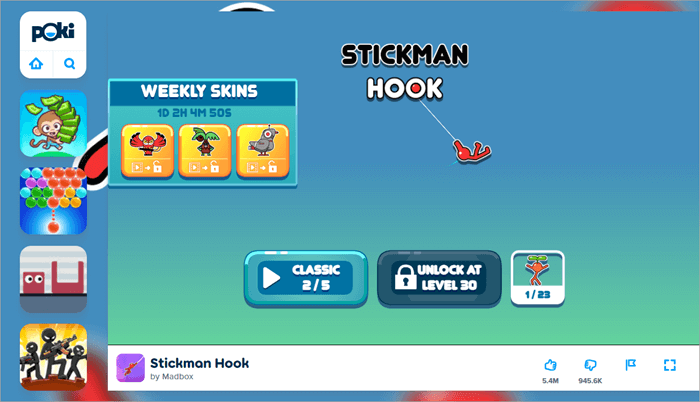Image resolution: width=700 pixels, height=402 pixels.
Task: Unlock the gray pigeon weekly skin
Action: tap(262, 151)
